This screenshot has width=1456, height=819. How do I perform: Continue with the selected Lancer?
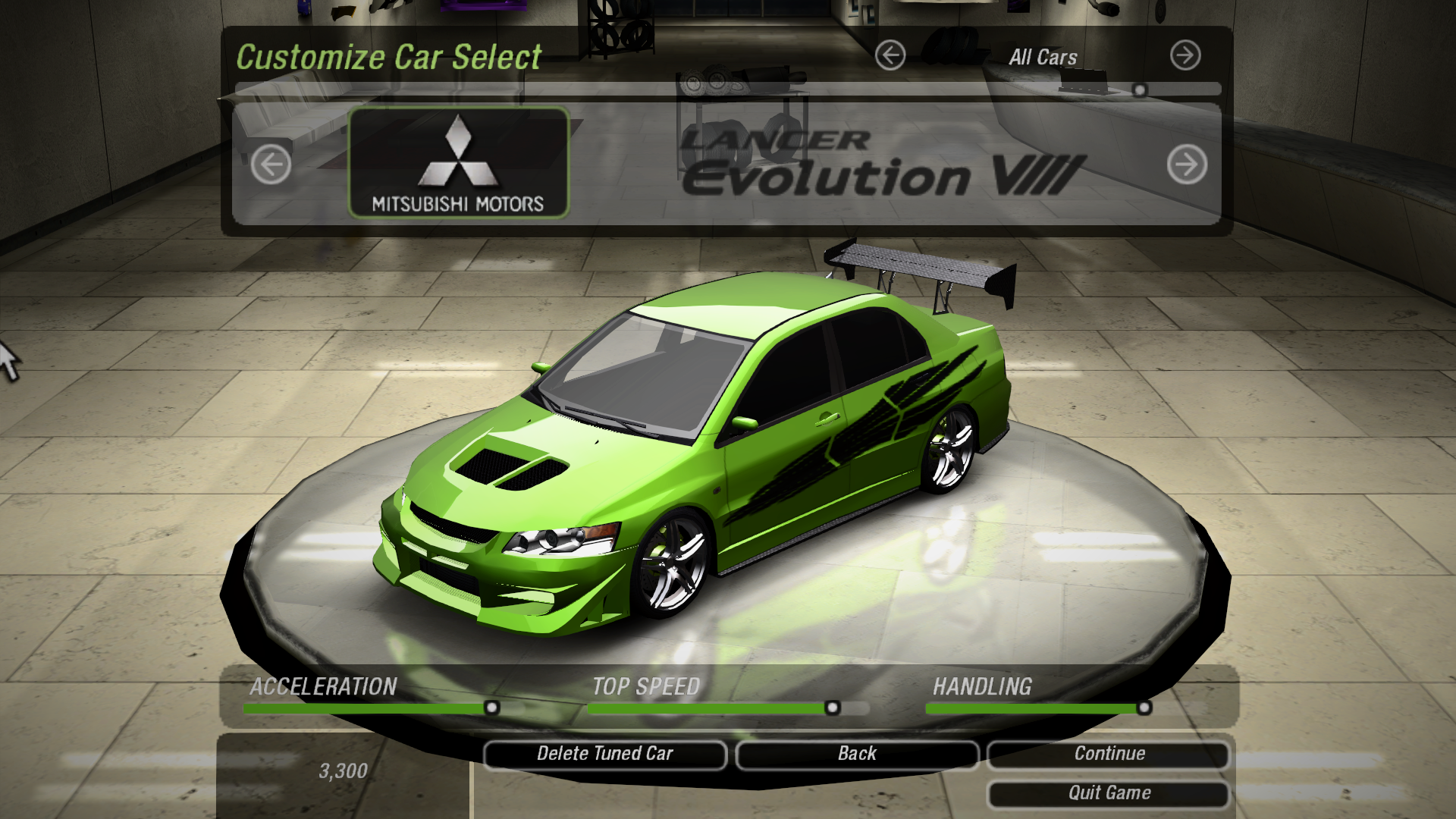click(x=1109, y=754)
